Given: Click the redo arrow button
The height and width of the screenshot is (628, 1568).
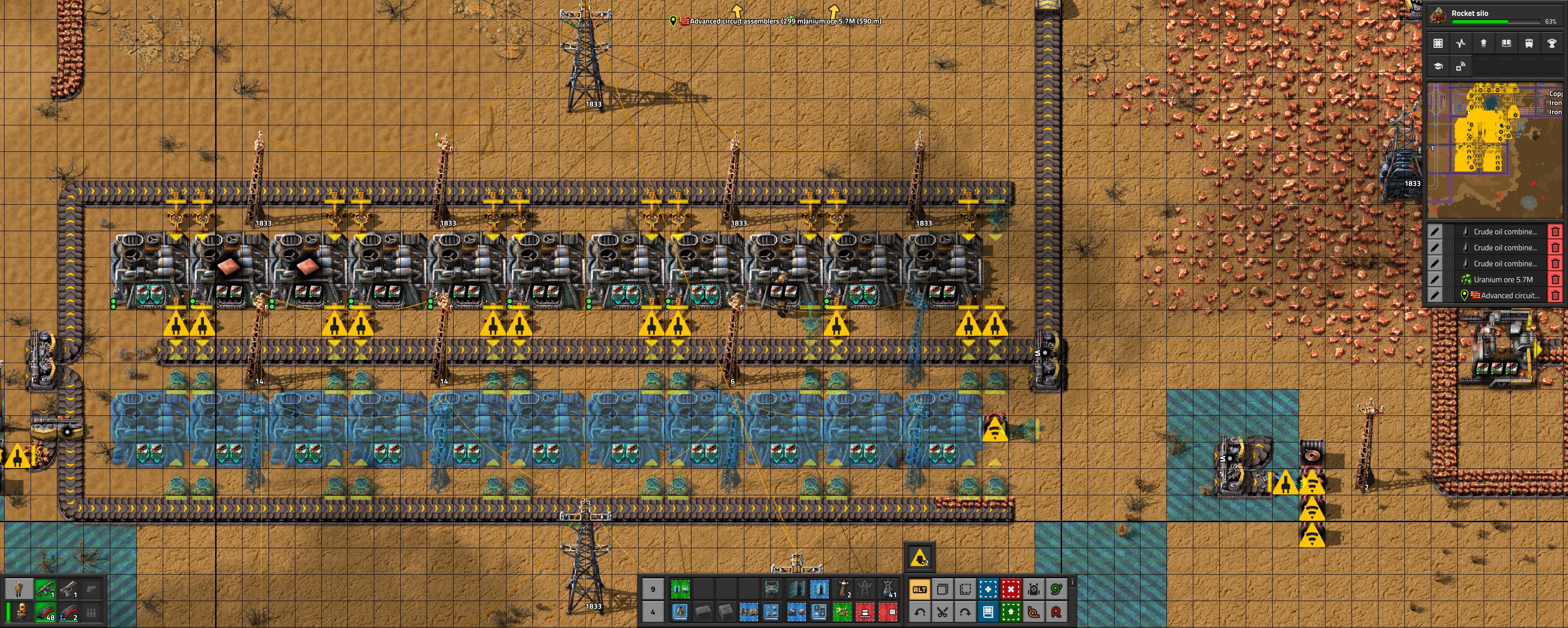Looking at the screenshot, I should coord(965,612).
